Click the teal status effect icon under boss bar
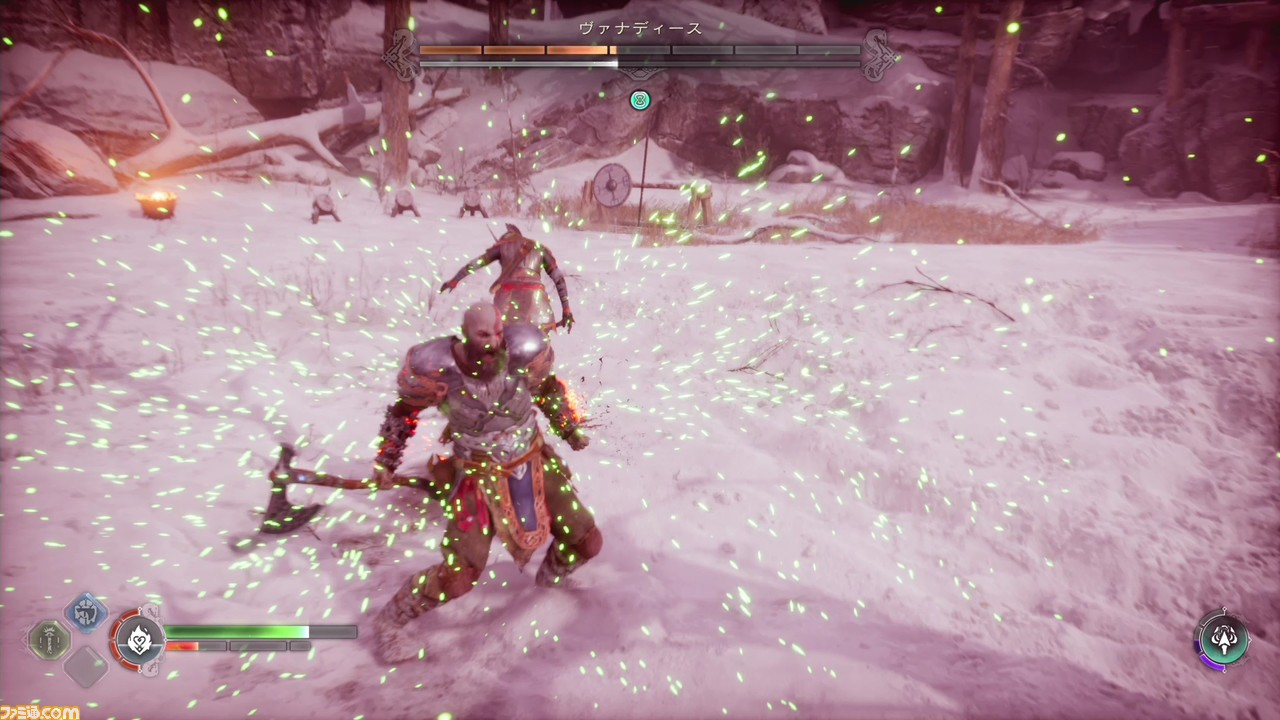The width and height of the screenshot is (1280, 720). pyautogui.click(x=640, y=100)
